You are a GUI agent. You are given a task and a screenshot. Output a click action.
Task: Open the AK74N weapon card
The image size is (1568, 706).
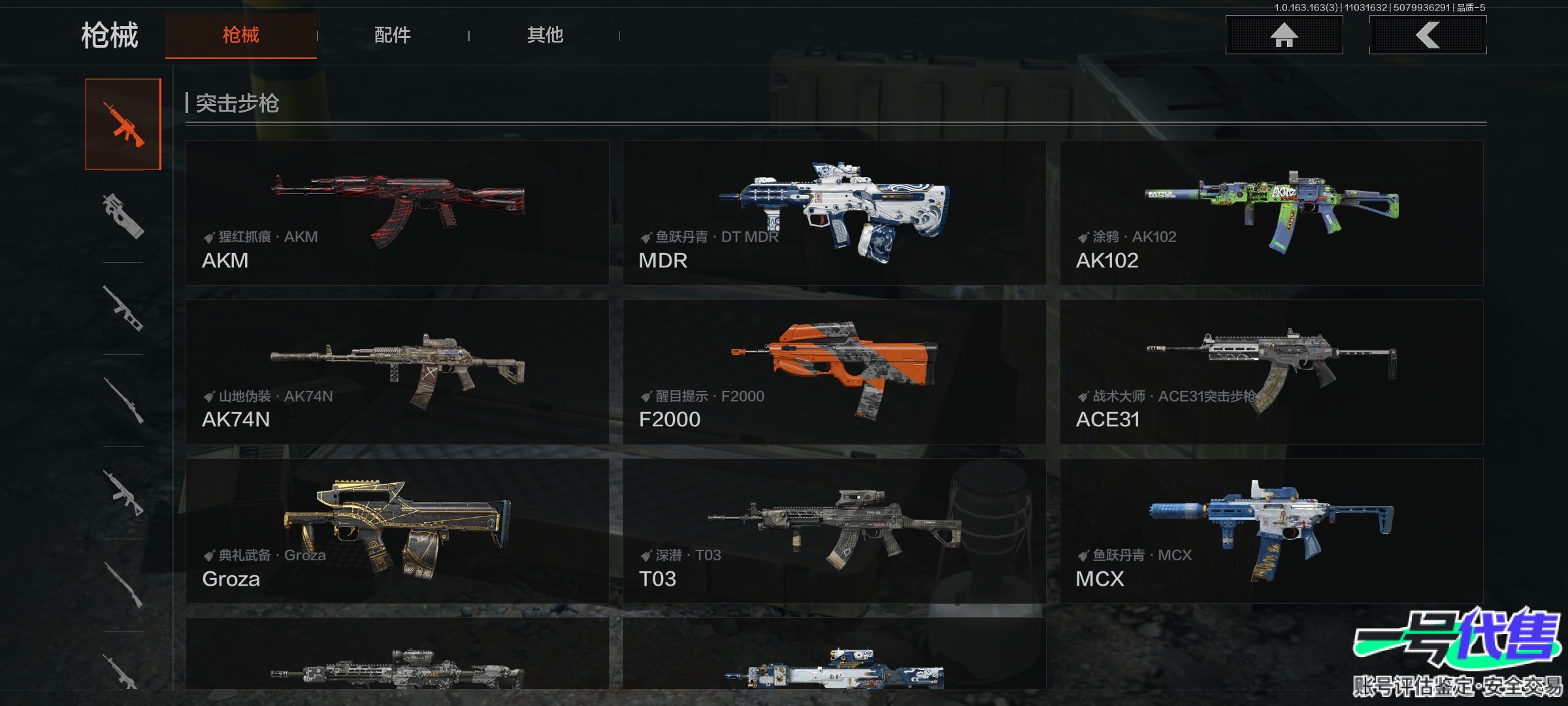(397, 372)
